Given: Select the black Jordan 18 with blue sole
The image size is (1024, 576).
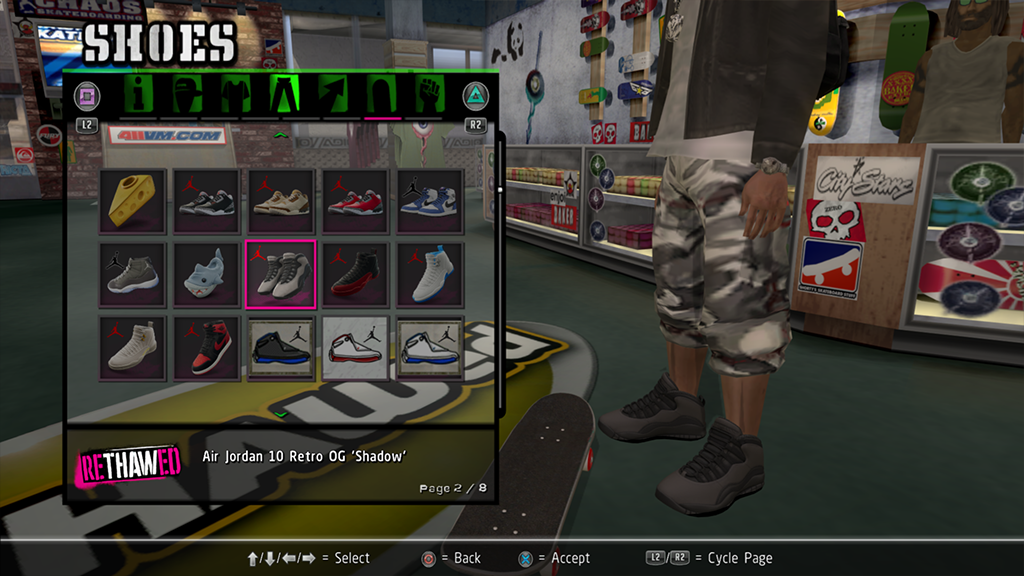Looking at the screenshot, I should tap(281, 348).
